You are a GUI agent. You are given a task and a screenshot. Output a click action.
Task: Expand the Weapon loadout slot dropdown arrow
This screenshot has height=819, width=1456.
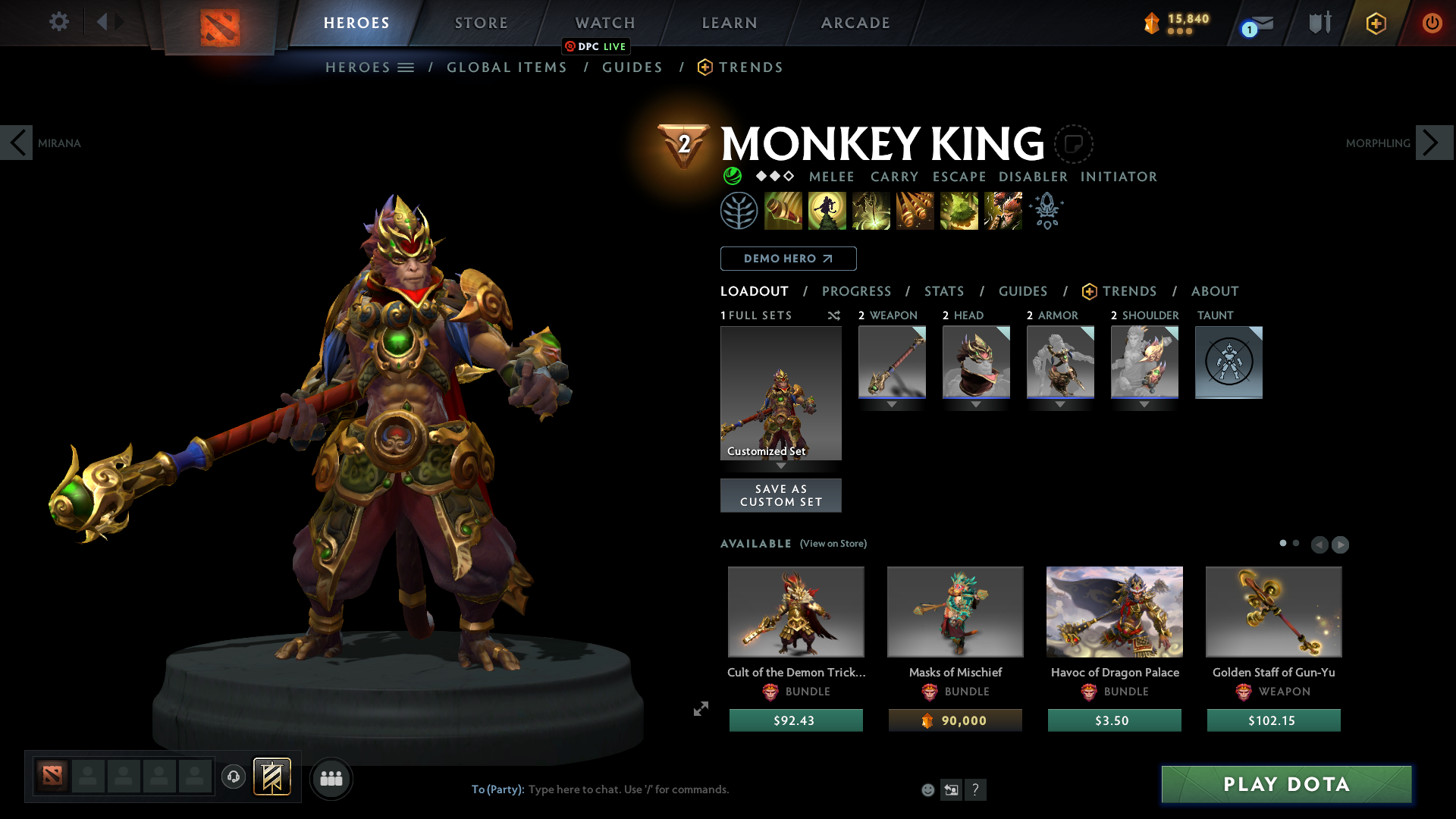click(892, 404)
